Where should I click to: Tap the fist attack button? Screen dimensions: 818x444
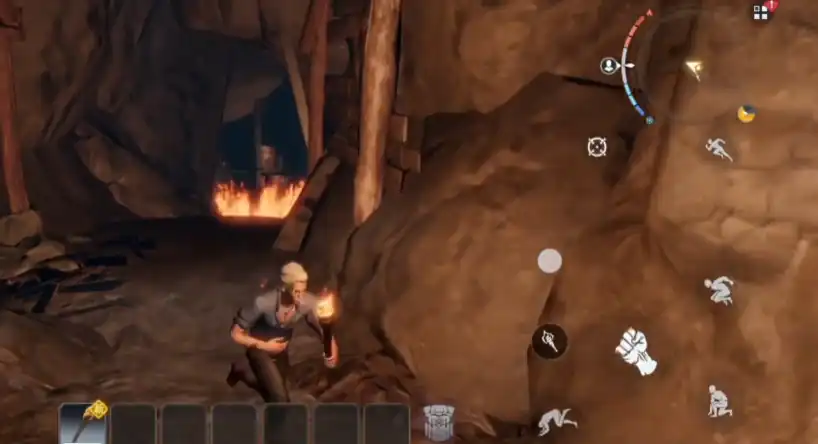coord(636,350)
